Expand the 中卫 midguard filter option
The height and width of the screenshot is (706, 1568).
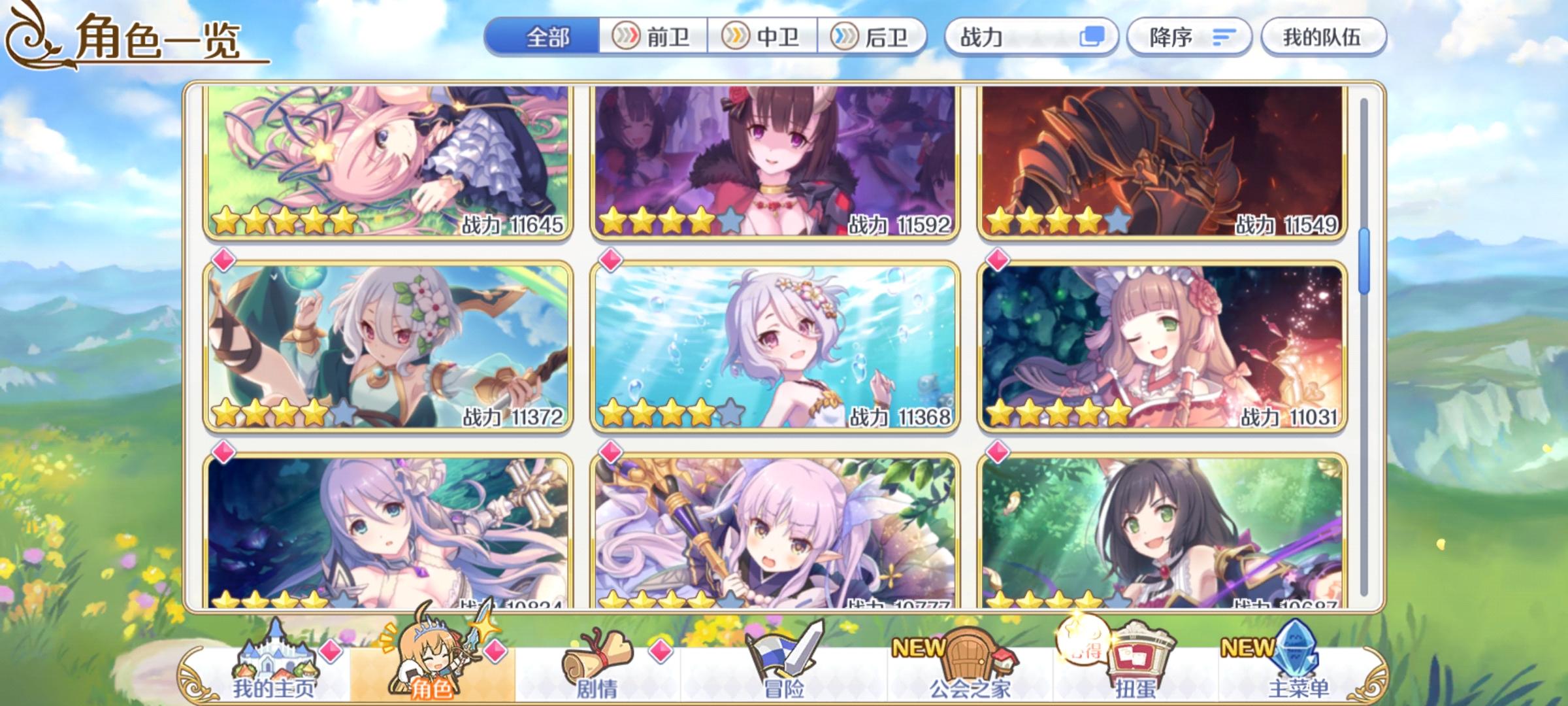click(761, 37)
